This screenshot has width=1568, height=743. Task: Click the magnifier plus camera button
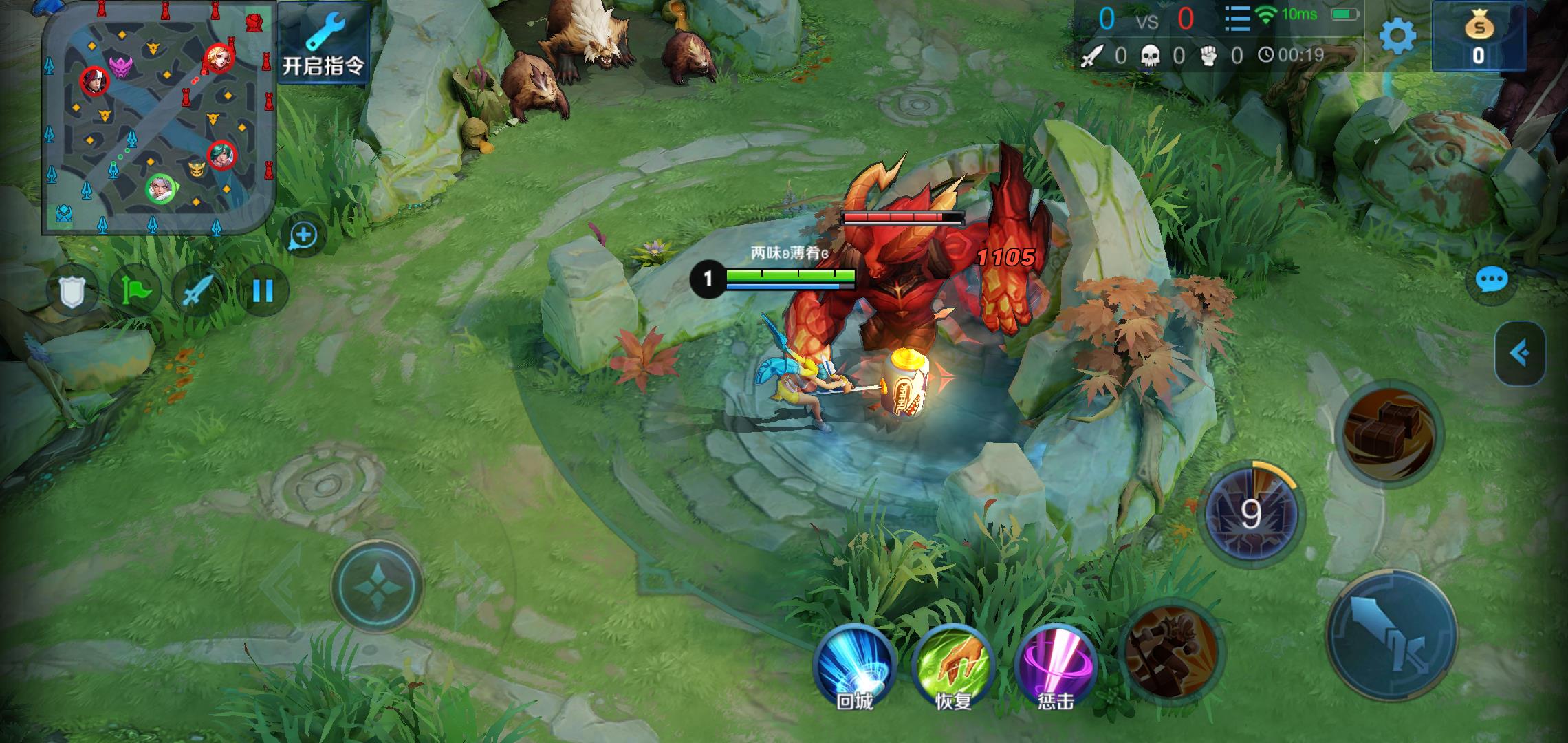[303, 236]
